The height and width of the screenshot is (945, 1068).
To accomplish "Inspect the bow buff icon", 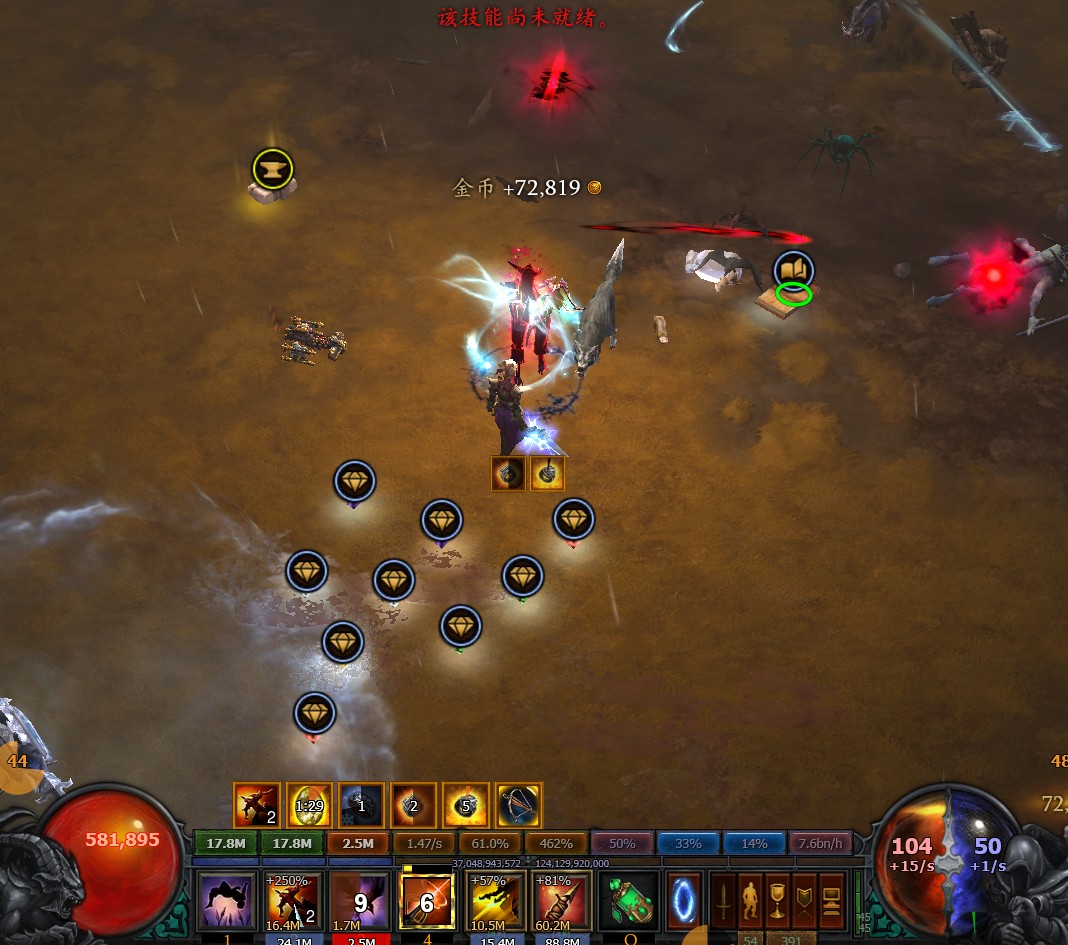I will [x=519, y=805].
